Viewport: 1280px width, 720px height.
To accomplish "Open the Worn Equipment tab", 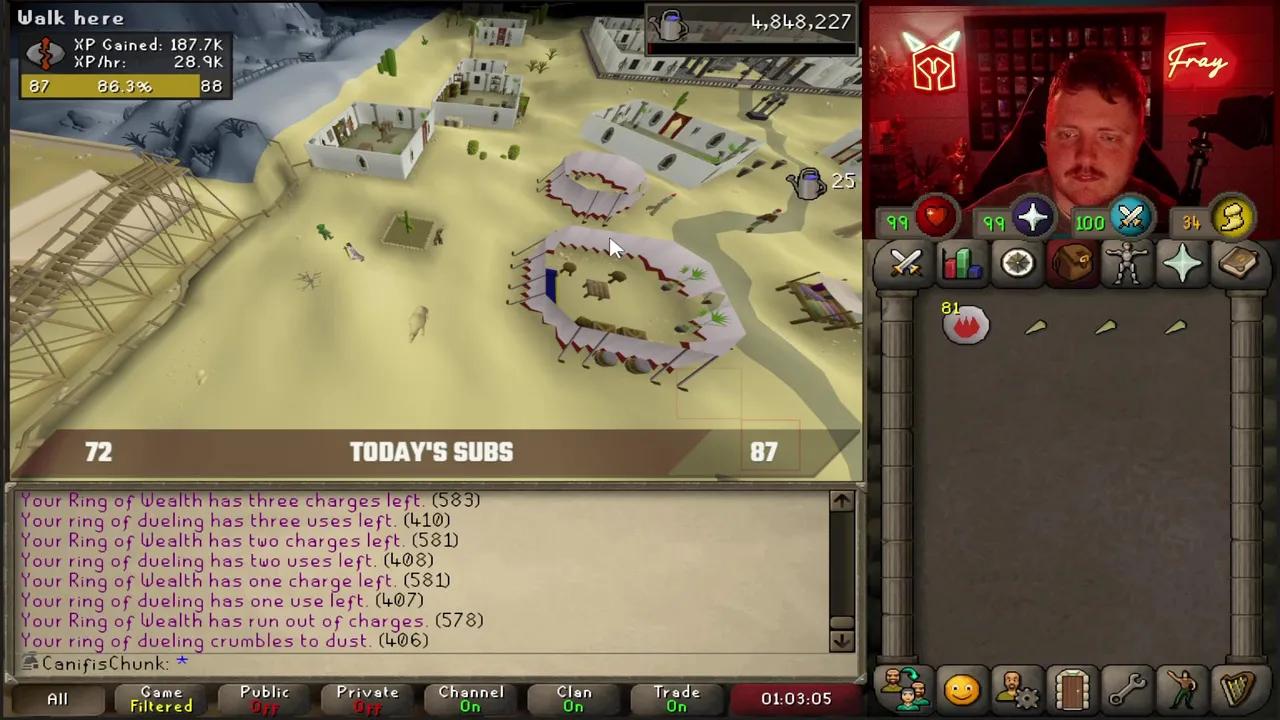I will click(x=1126, y=262).
